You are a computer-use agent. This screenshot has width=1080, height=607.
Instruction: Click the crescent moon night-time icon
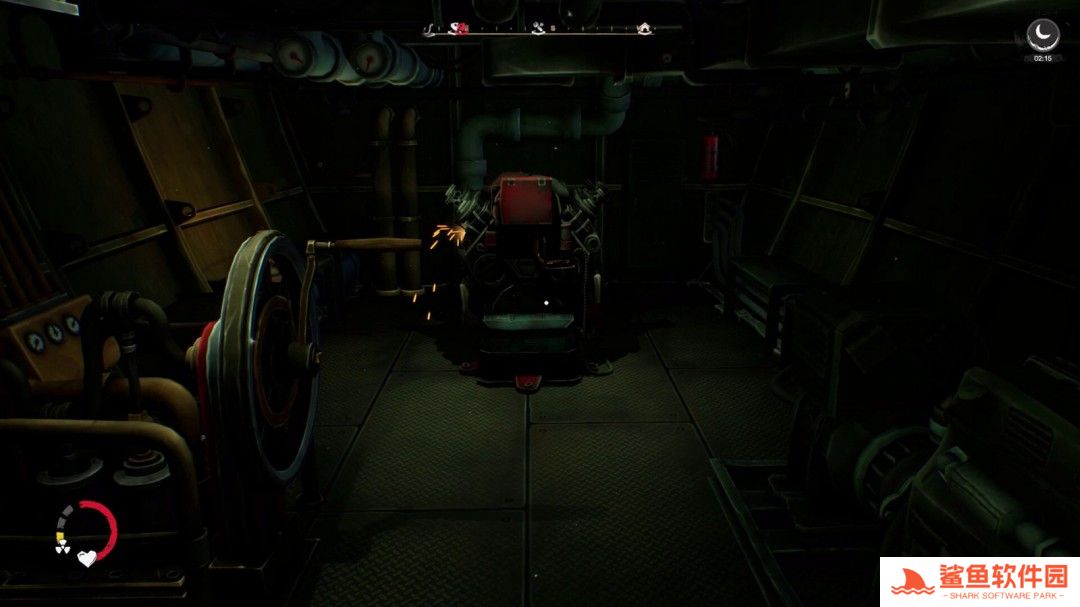1043,35
